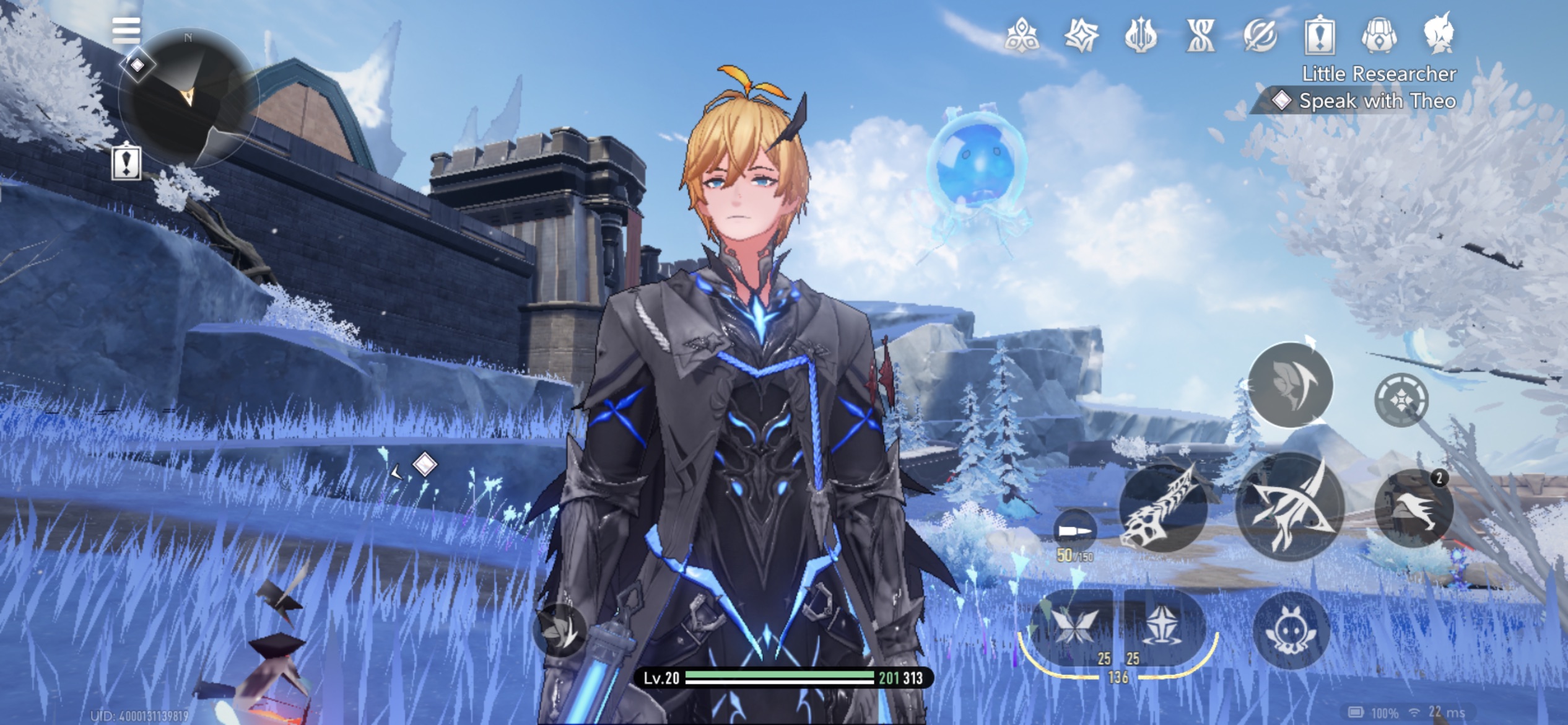Select the diamond quest marker on the minimap

tap(137, 64)
